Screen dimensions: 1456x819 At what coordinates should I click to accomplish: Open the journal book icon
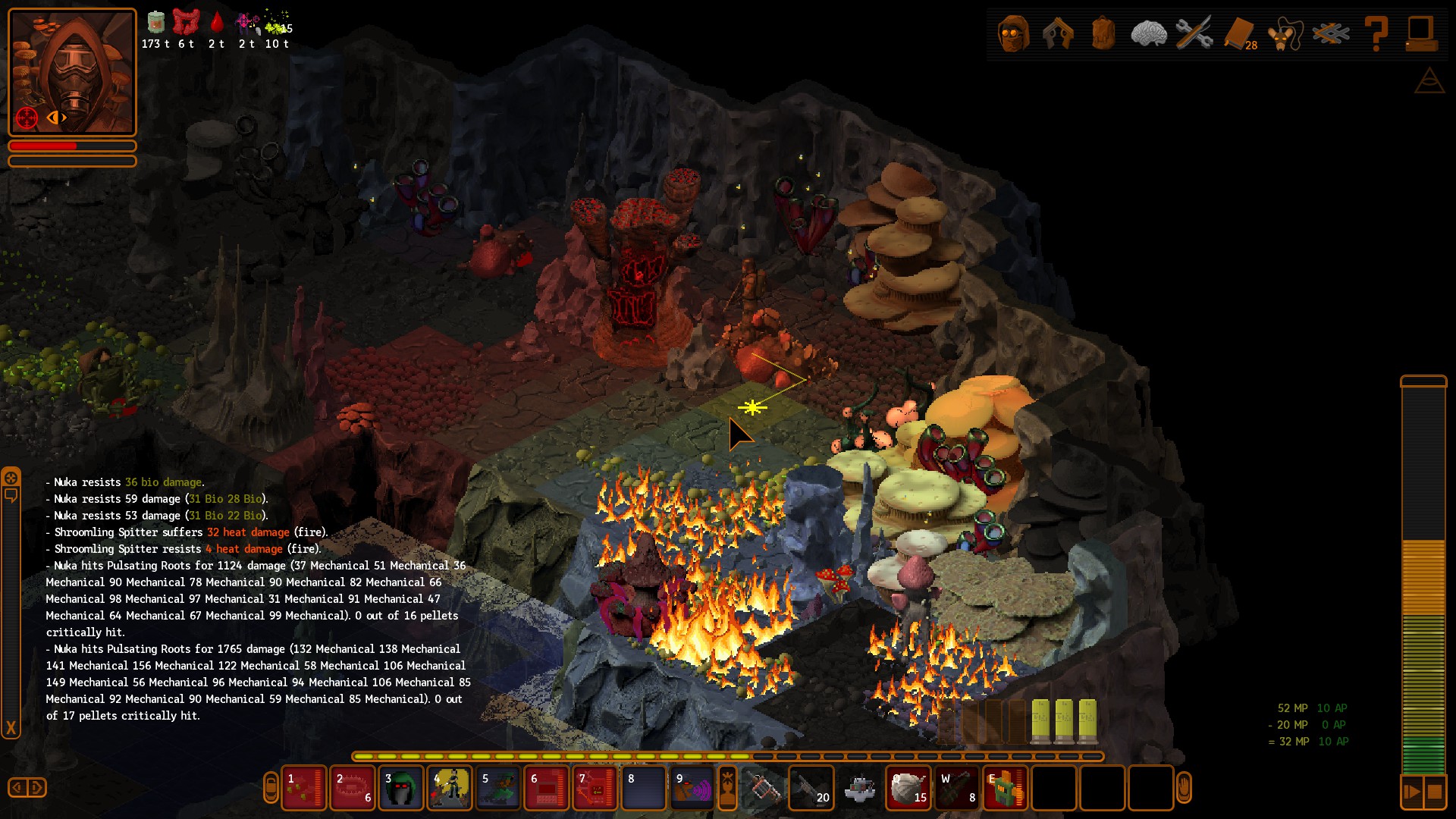point(1239,34)
